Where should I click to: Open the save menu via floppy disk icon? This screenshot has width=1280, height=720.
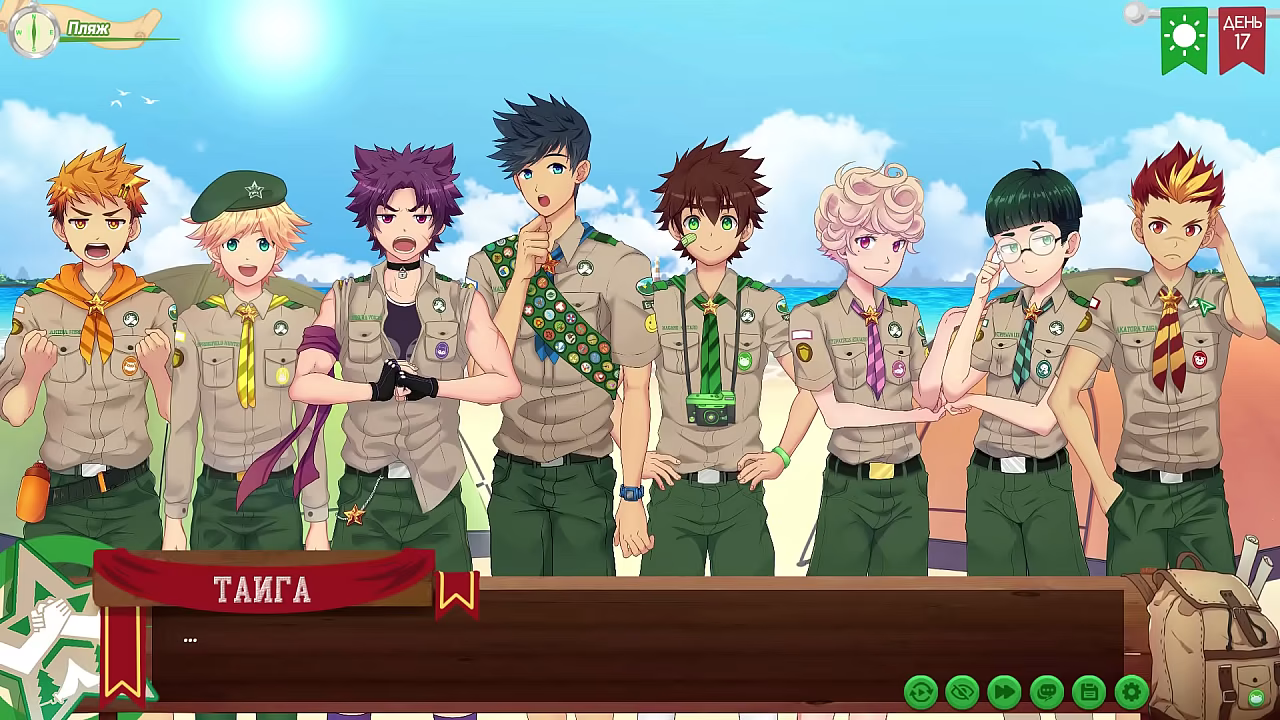1089,691
